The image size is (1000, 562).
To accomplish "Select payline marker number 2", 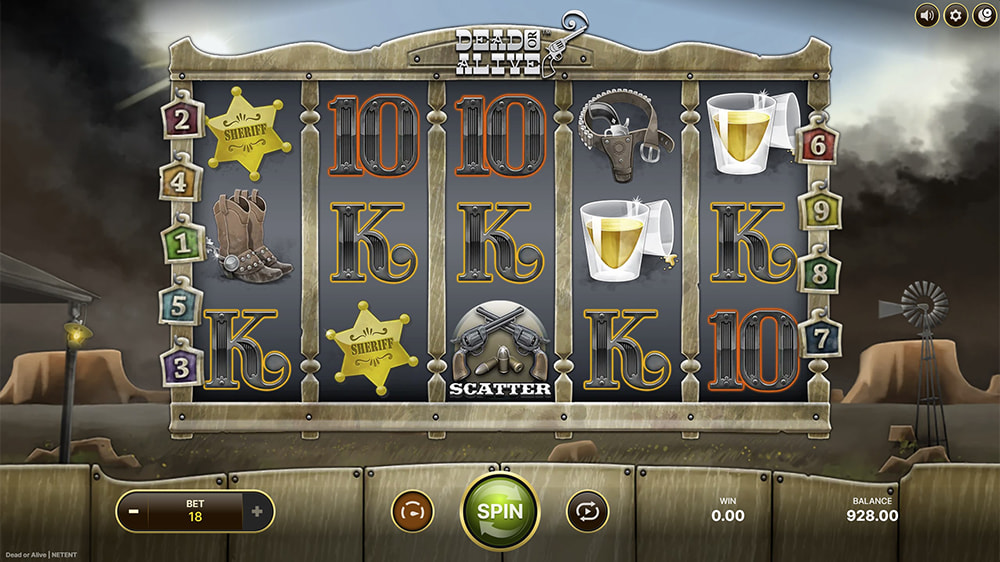I will [182, 121].
